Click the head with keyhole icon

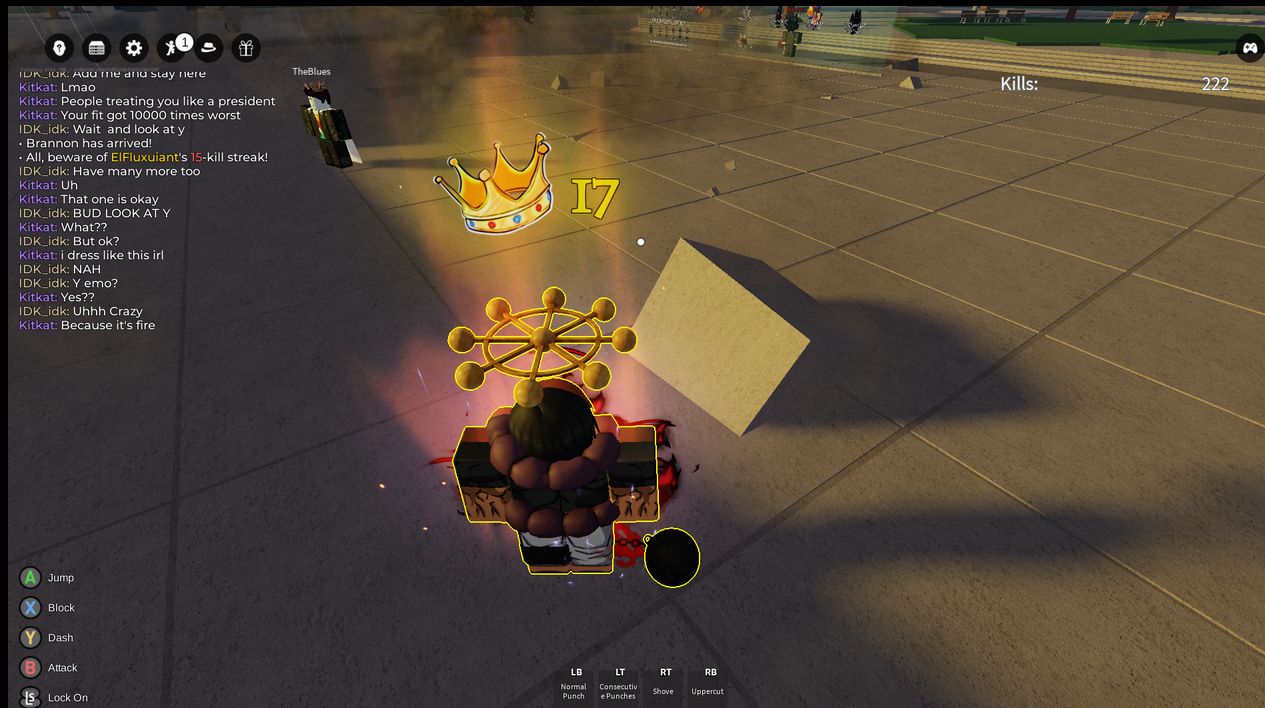60,48
